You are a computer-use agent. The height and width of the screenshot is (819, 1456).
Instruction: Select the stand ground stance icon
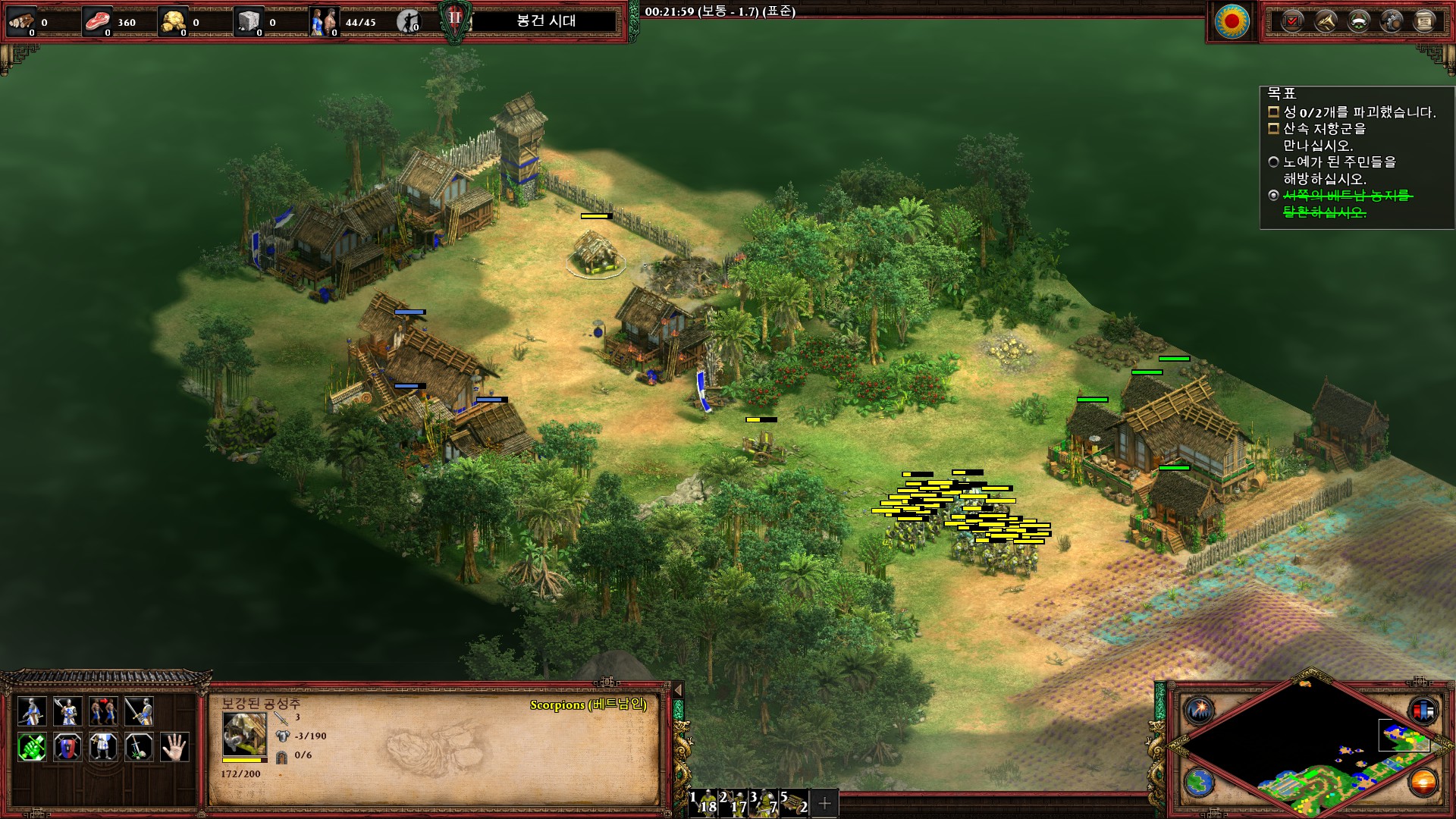pyautogui.click(x=103, y=747)
